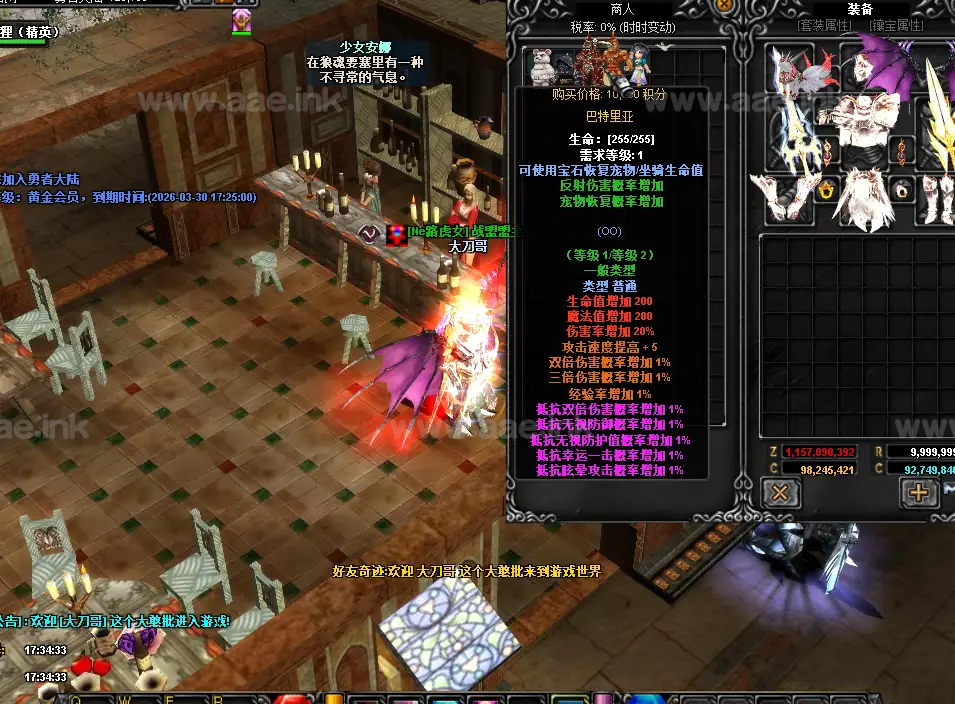Pick the blue-dressed girl pet in merchant shop

(635, 66)
